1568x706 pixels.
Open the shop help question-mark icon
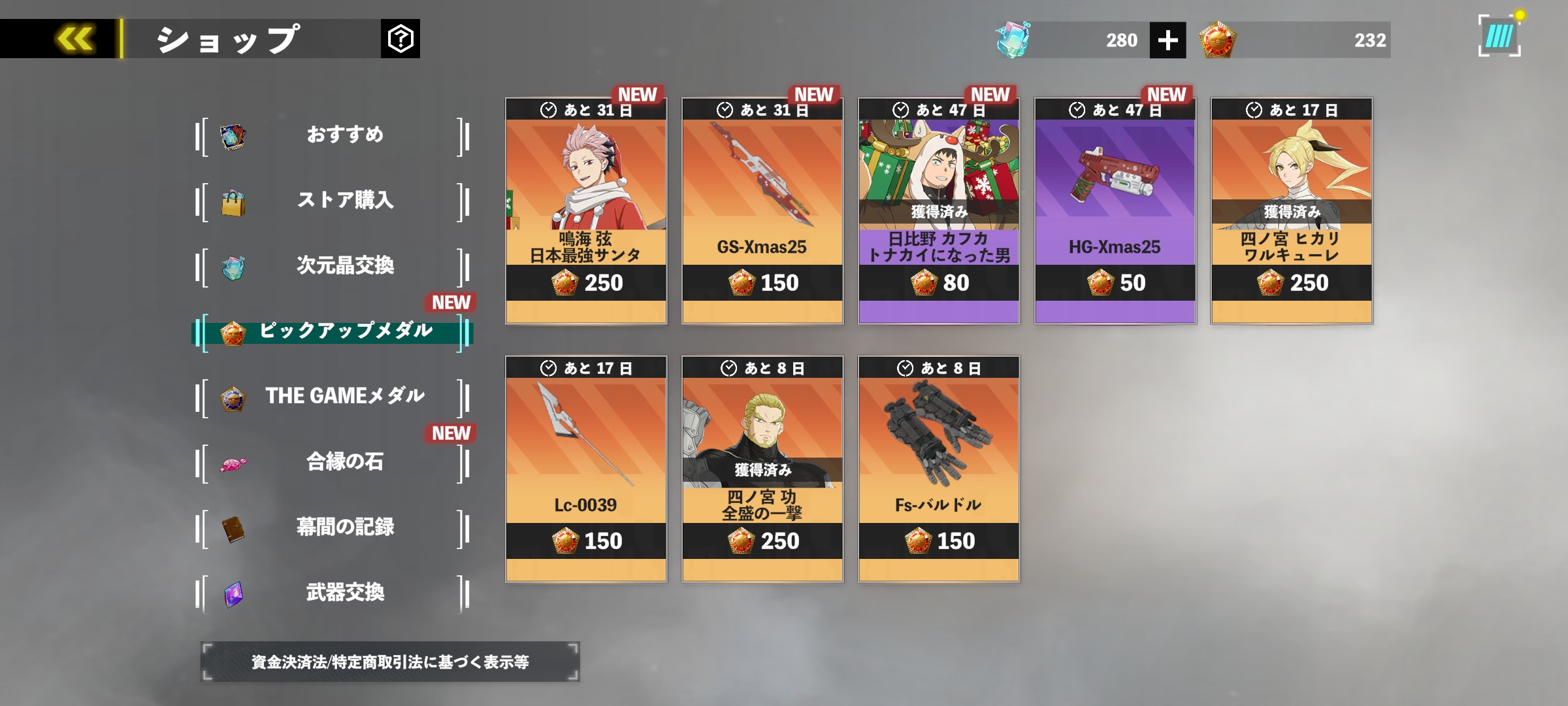tap(400, 39)
